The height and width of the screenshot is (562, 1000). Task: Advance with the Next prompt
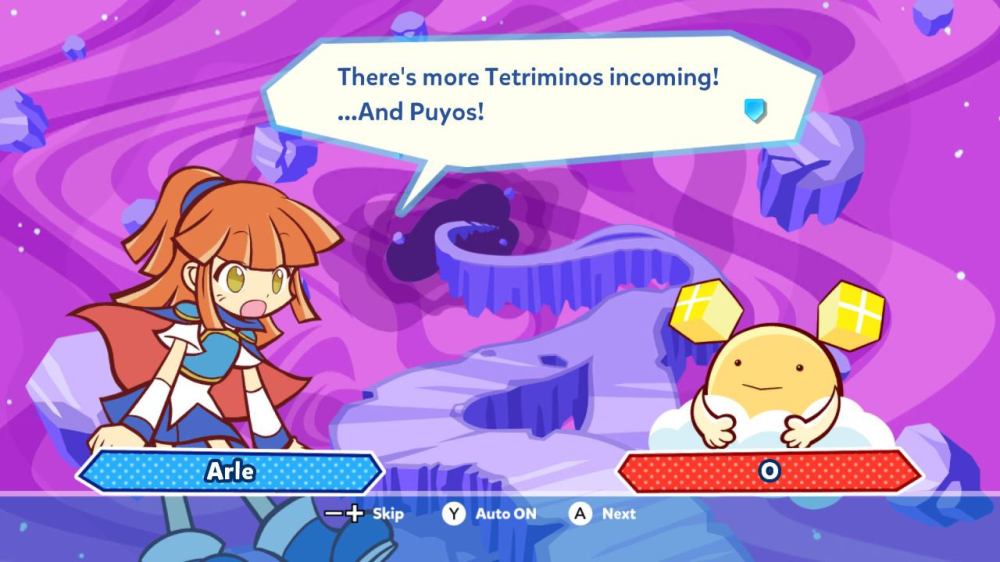[603, 514]
